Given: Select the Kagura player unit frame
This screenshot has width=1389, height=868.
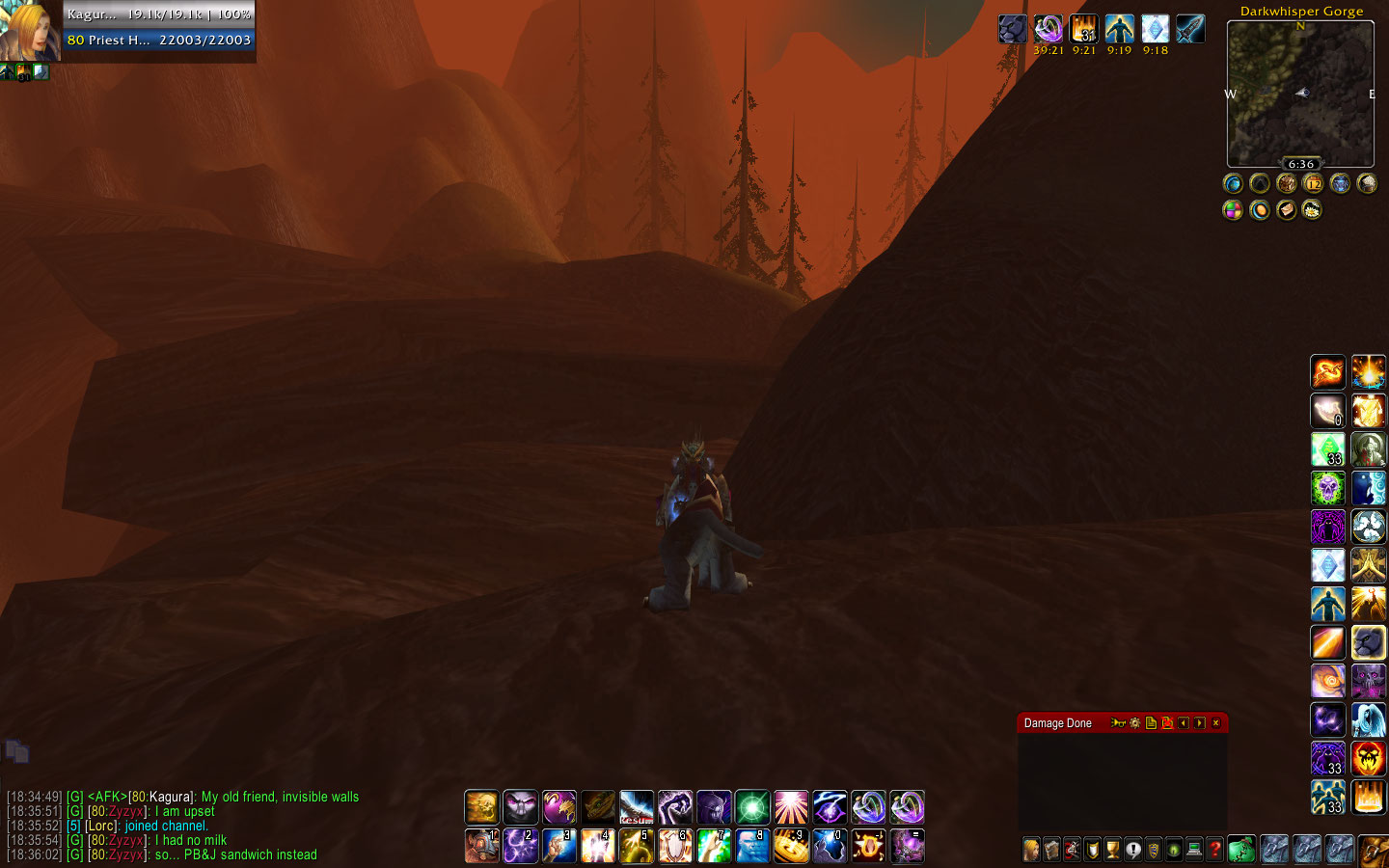Looking at the screenshot, I should [159, 28].
